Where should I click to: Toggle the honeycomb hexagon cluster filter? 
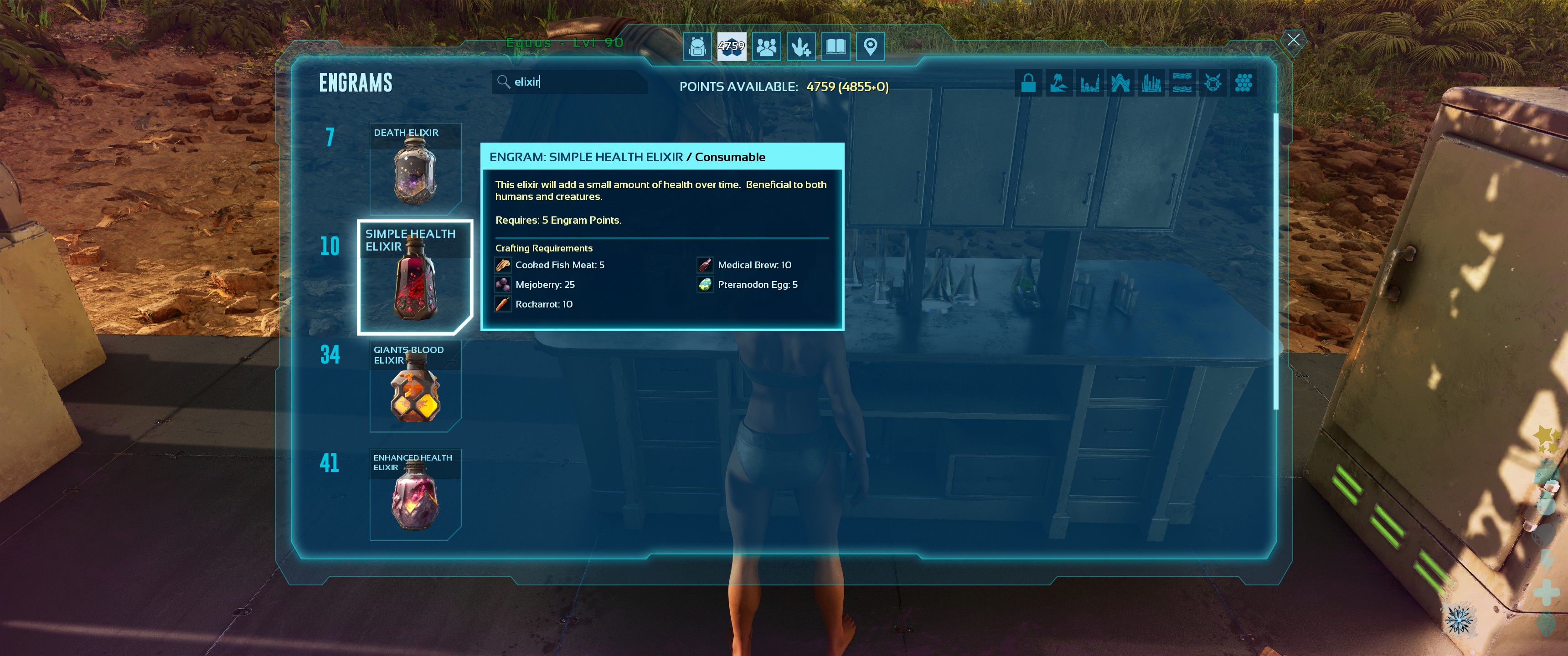(x=1243, y=83)
